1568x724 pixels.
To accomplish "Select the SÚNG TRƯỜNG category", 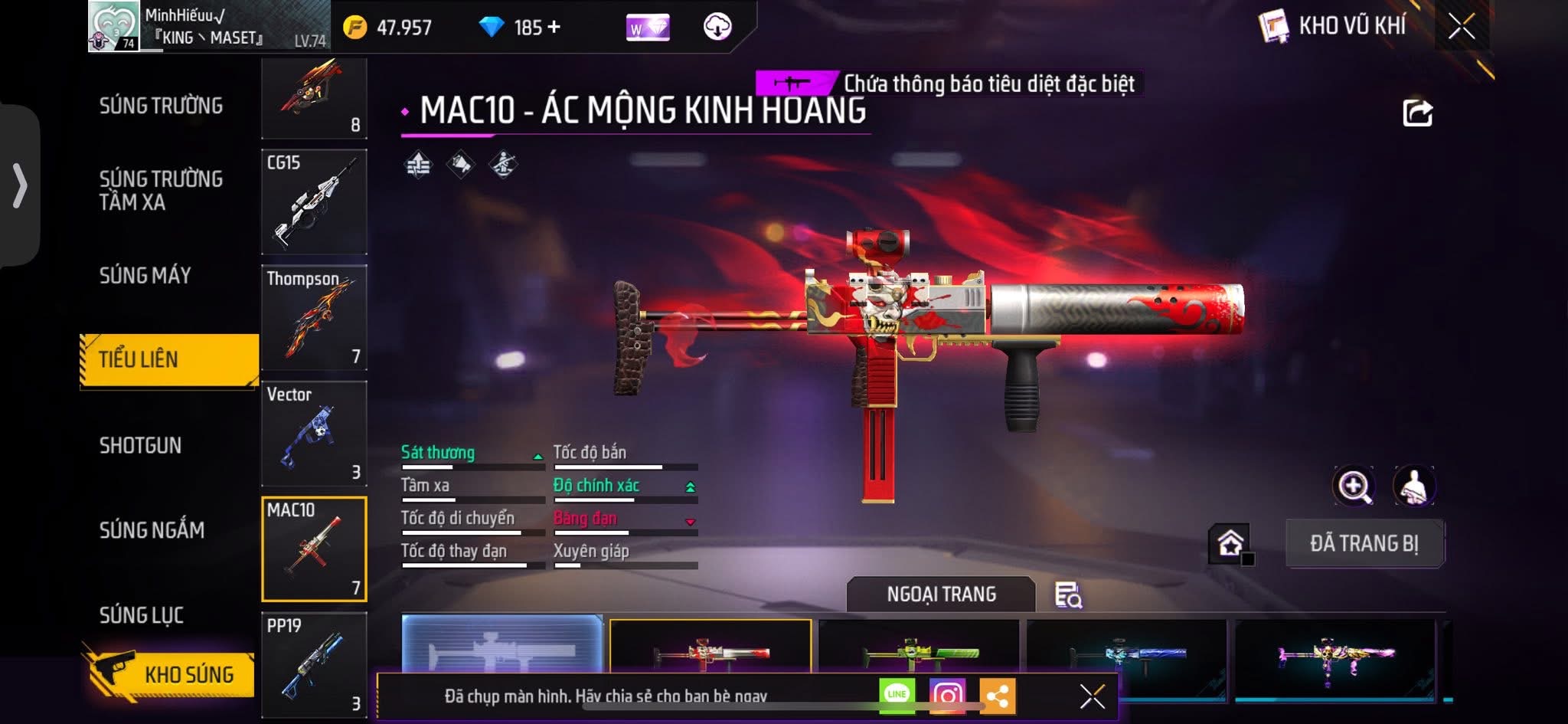I will pos(161,106).
